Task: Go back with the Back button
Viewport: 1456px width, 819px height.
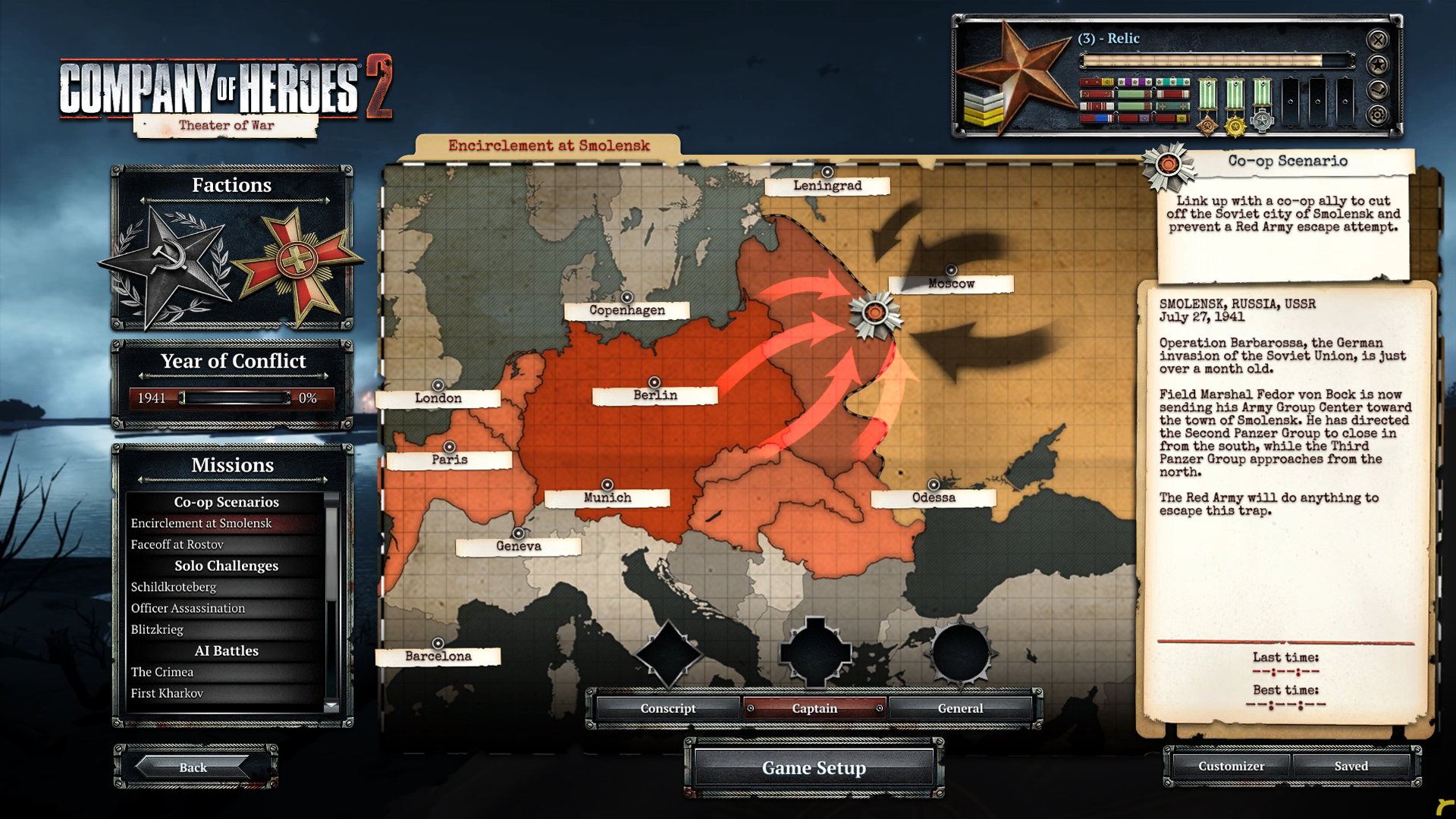Action: (193, 767)
